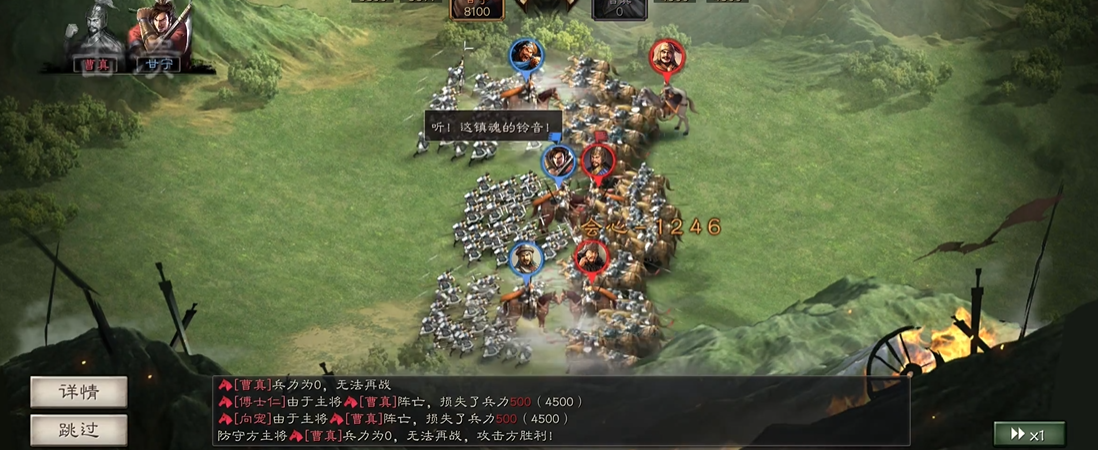1098x450 pixels.
Task: Click the battle log text panel
Action: point(560,410)
